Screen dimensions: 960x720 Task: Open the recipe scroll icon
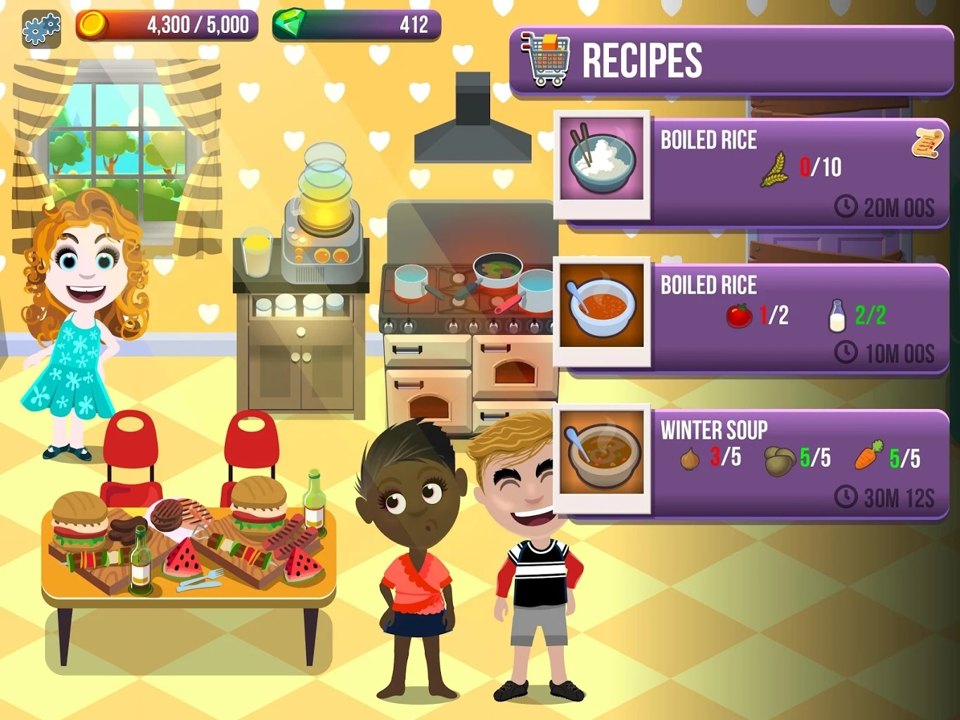pyautogui.click(x=928, y=142)
